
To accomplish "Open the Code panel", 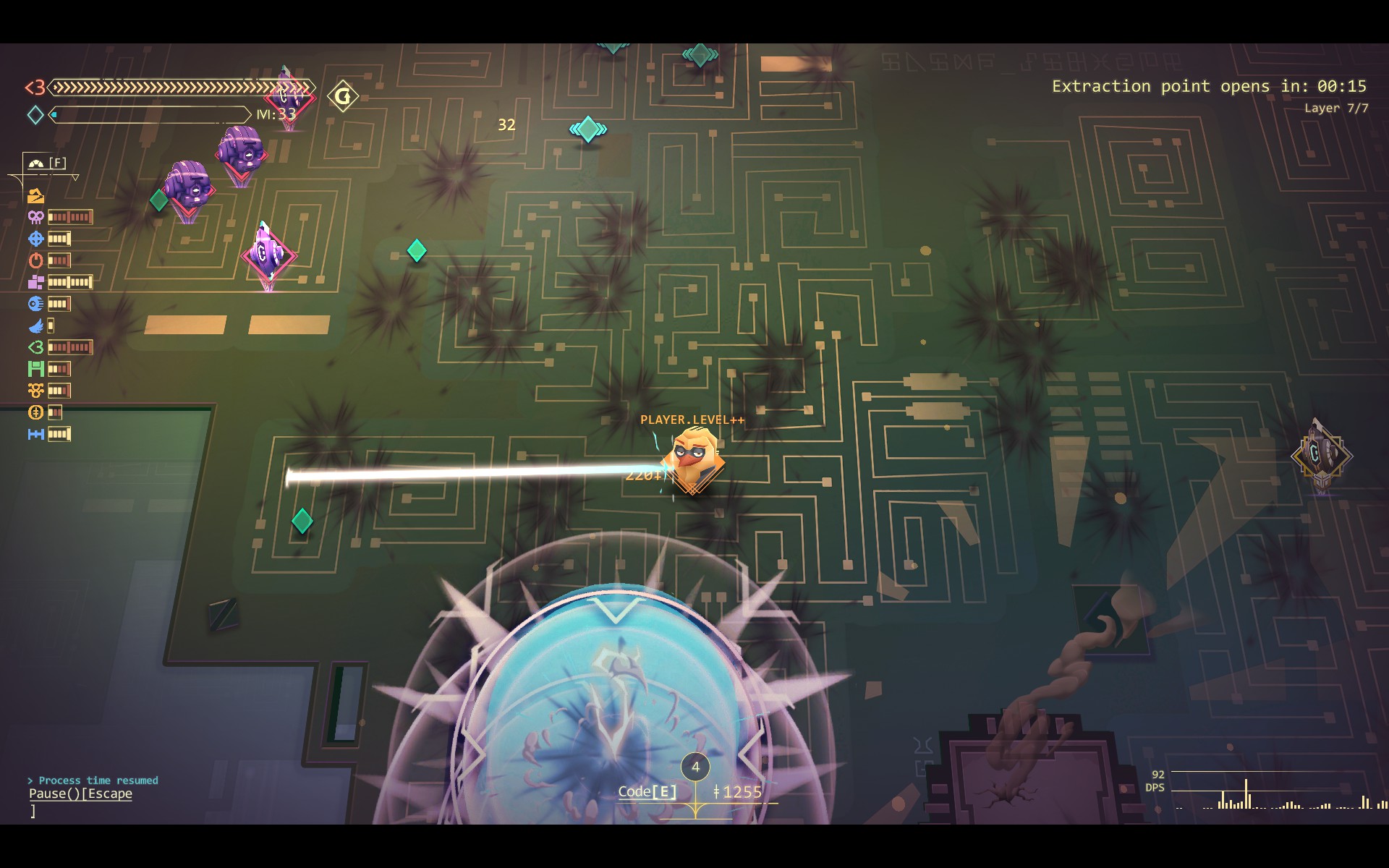I will coord(647,791).
